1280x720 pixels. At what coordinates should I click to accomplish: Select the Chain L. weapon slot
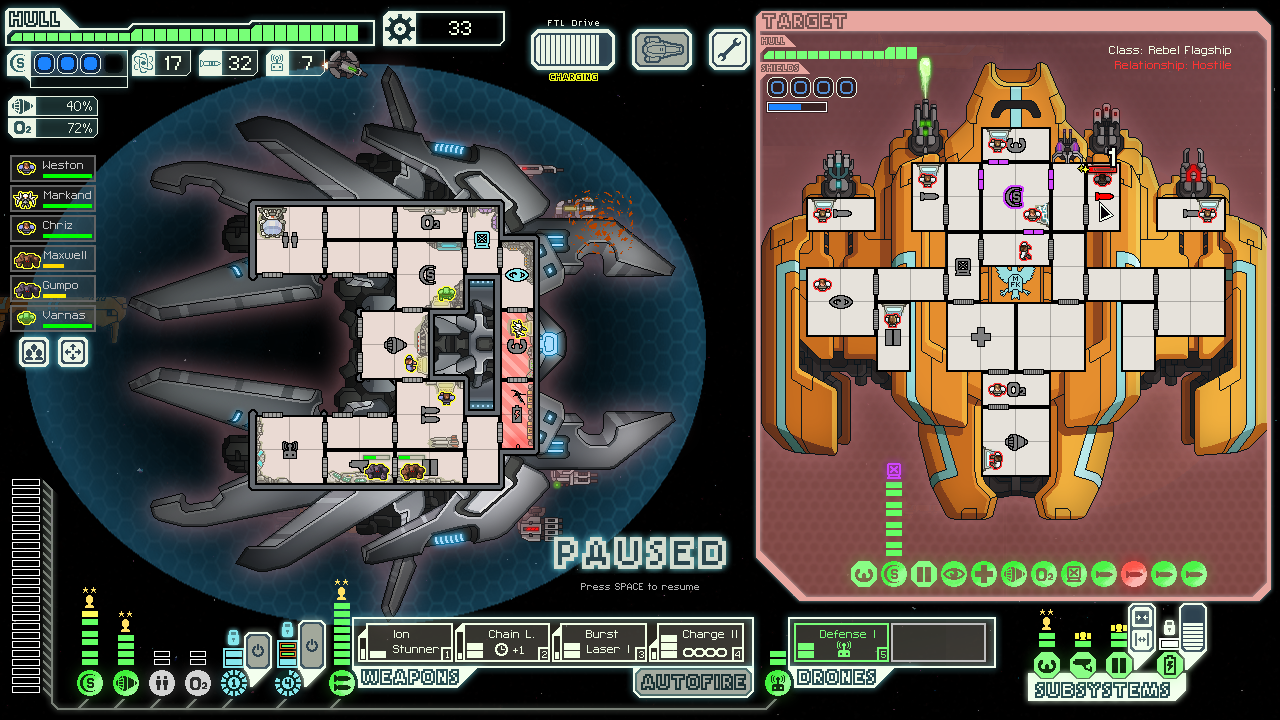pyautogui.click(x=504, y=642)
